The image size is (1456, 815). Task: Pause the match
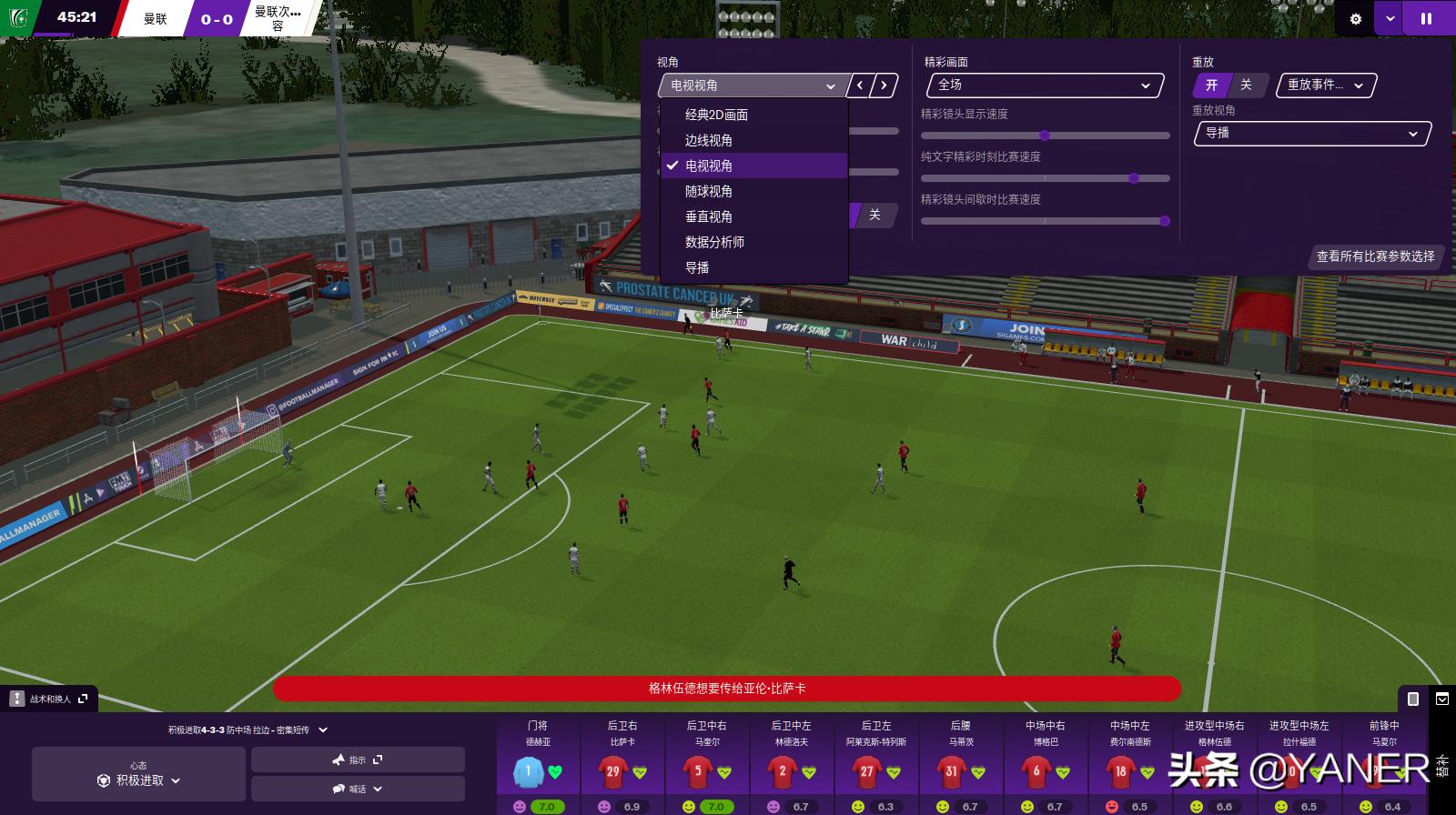1426,18
